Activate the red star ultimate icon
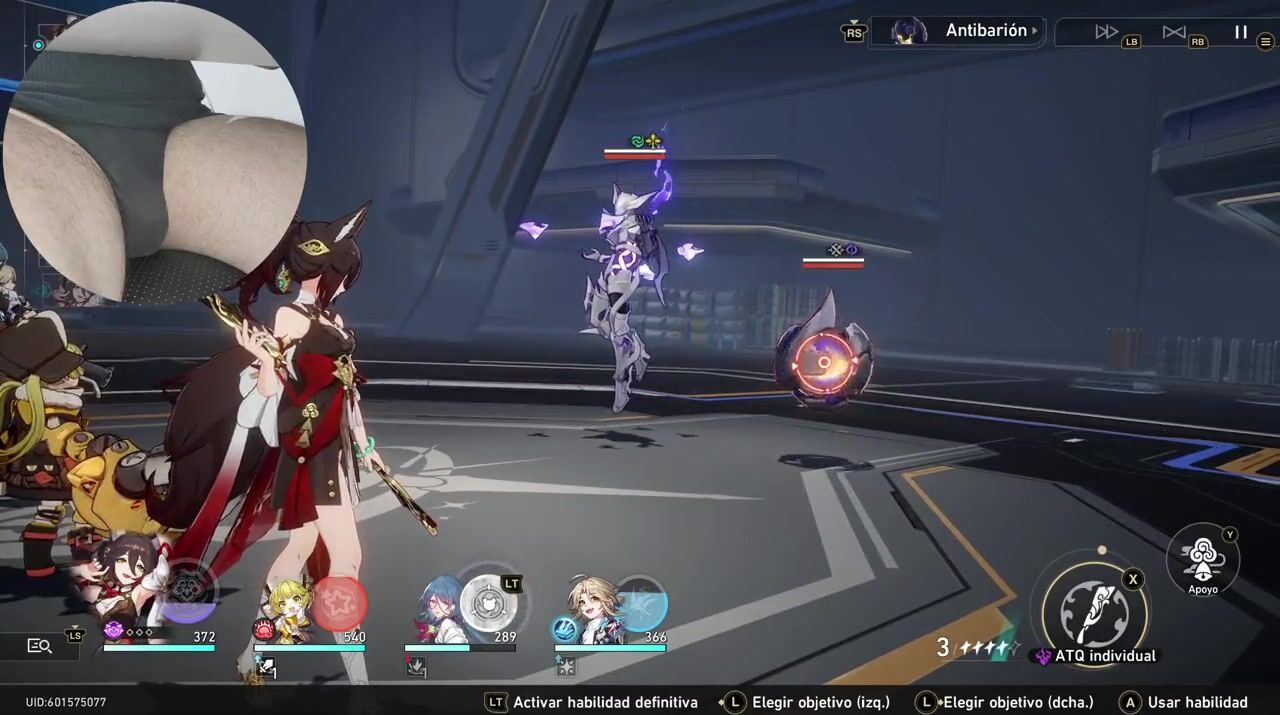 pos(339,603)
